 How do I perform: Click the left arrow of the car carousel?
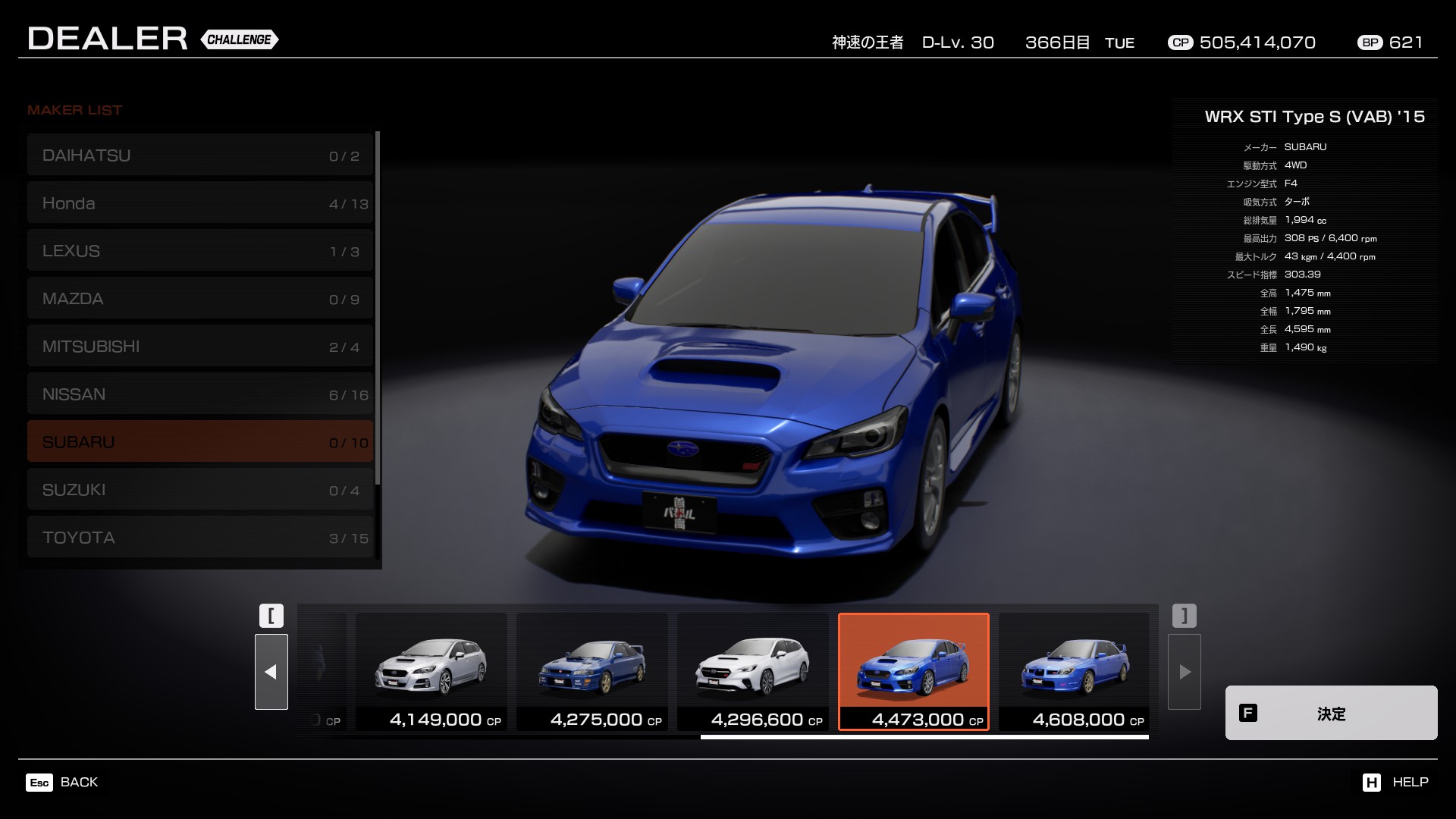pyautogui.click(x=271, y=672)
